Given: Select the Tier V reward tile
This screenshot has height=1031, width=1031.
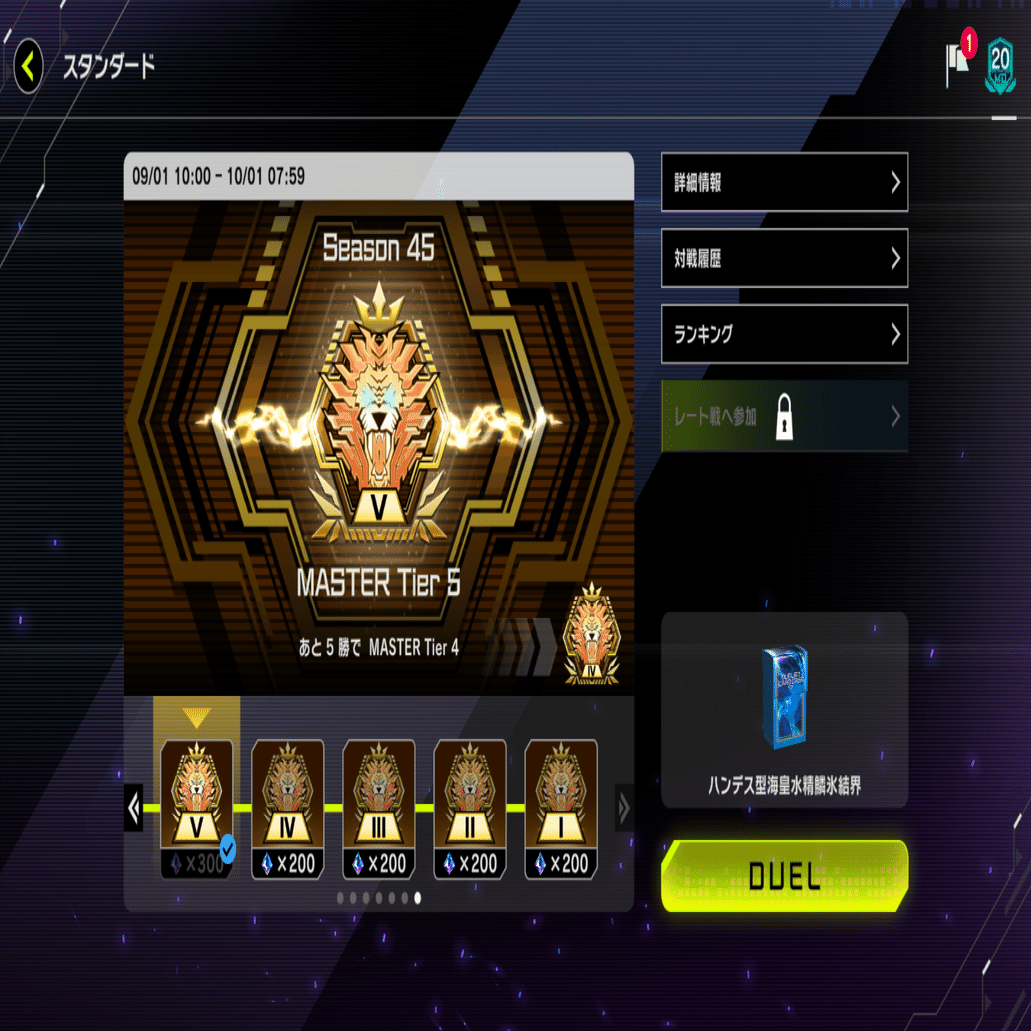Looking at the screenshot, I should 196,808.
